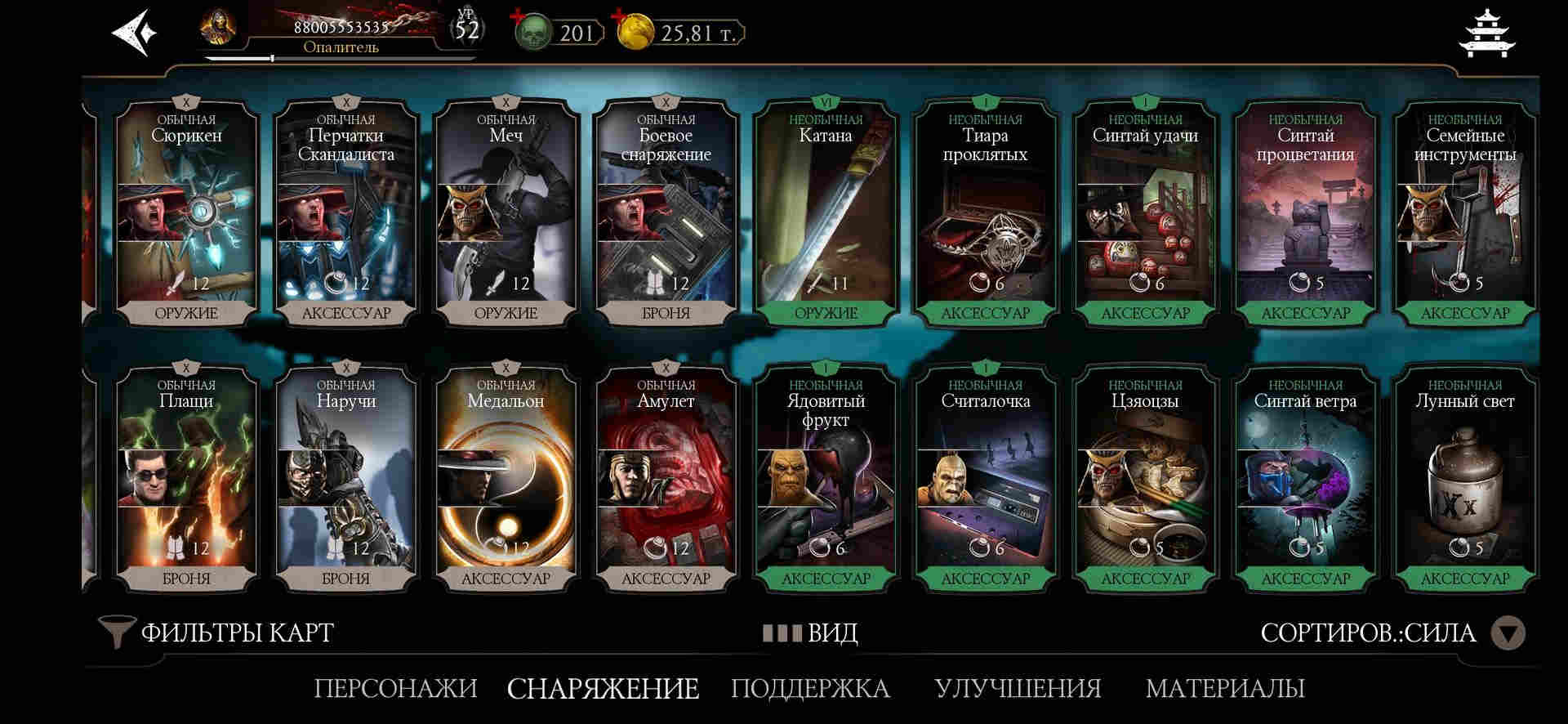Select the Сюрикен weapon card
The image size is (1568, 724).
point(186,212)
